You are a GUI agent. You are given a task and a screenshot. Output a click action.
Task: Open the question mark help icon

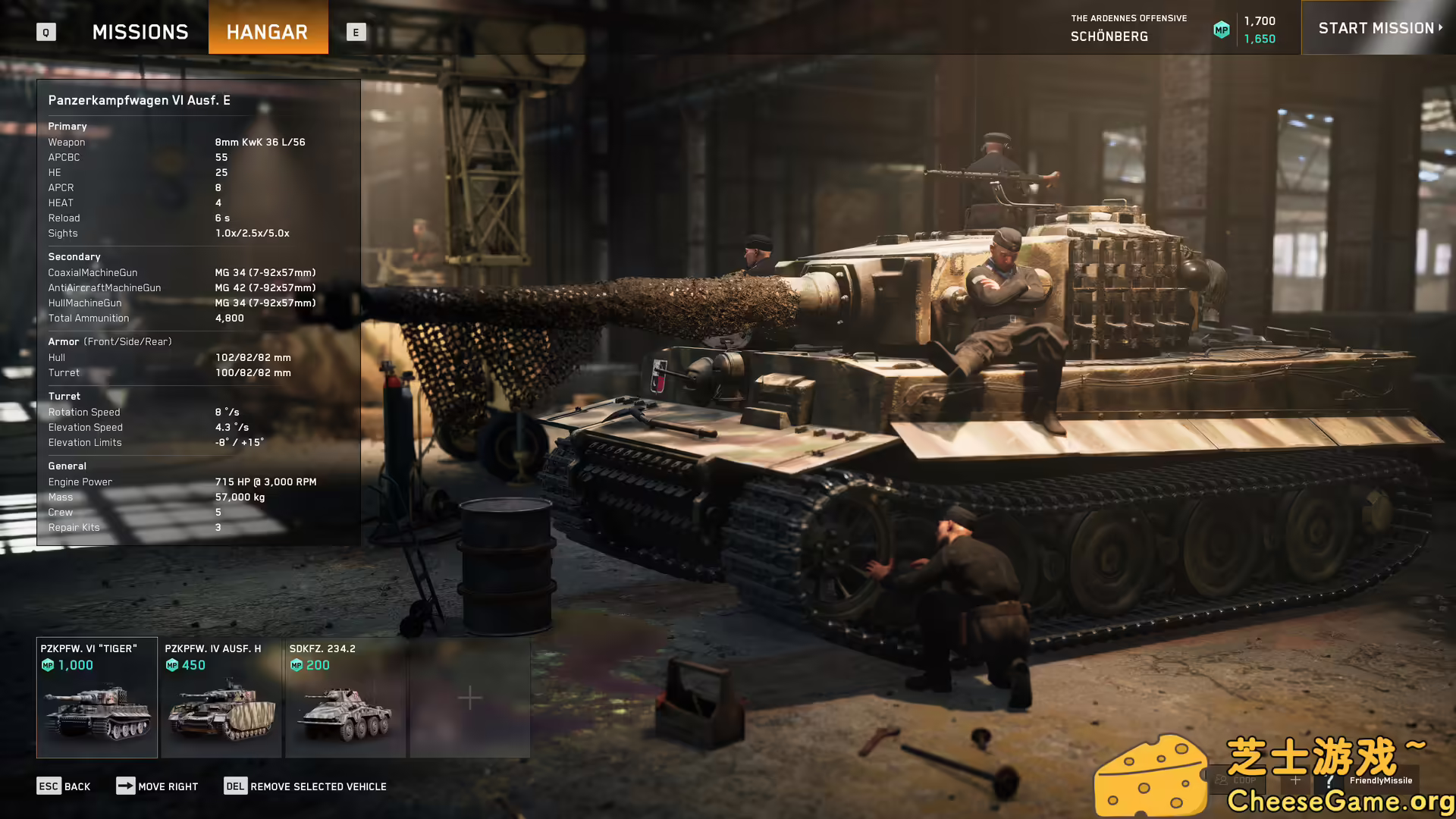[x=1329, y=780]
